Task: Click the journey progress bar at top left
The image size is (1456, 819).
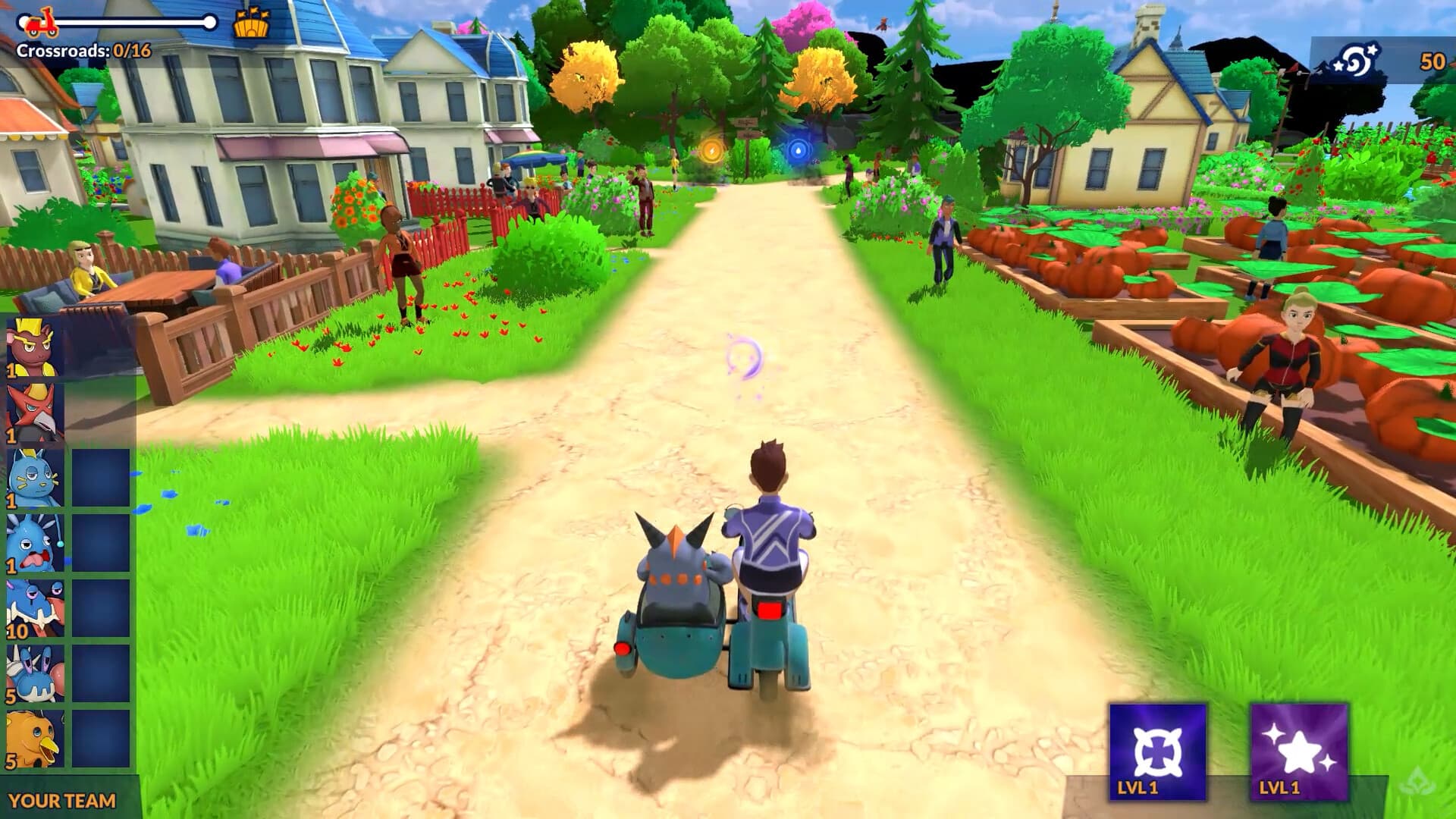Action: click(121, 21)
